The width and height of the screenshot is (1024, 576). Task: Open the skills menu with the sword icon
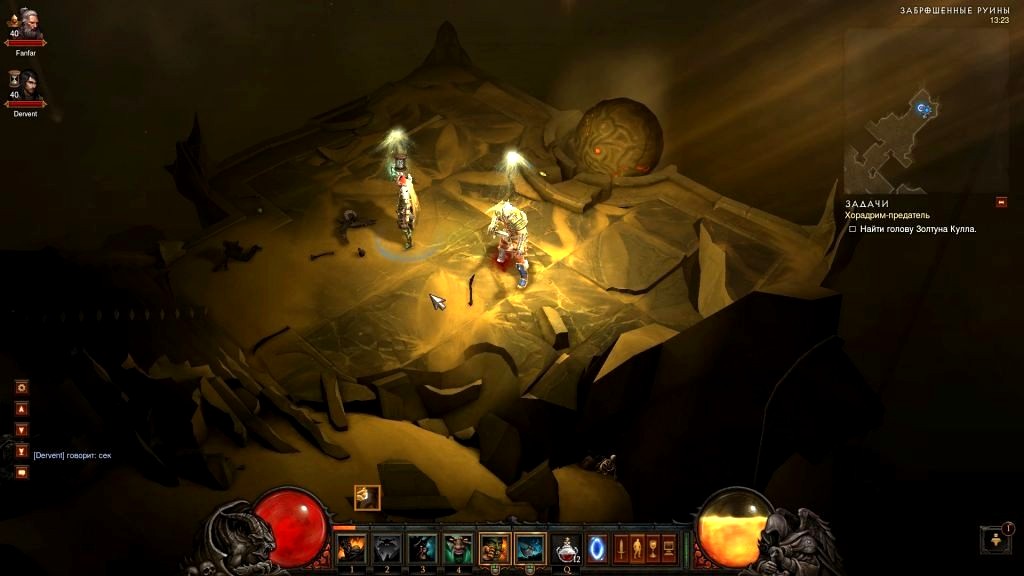[620, 548]
